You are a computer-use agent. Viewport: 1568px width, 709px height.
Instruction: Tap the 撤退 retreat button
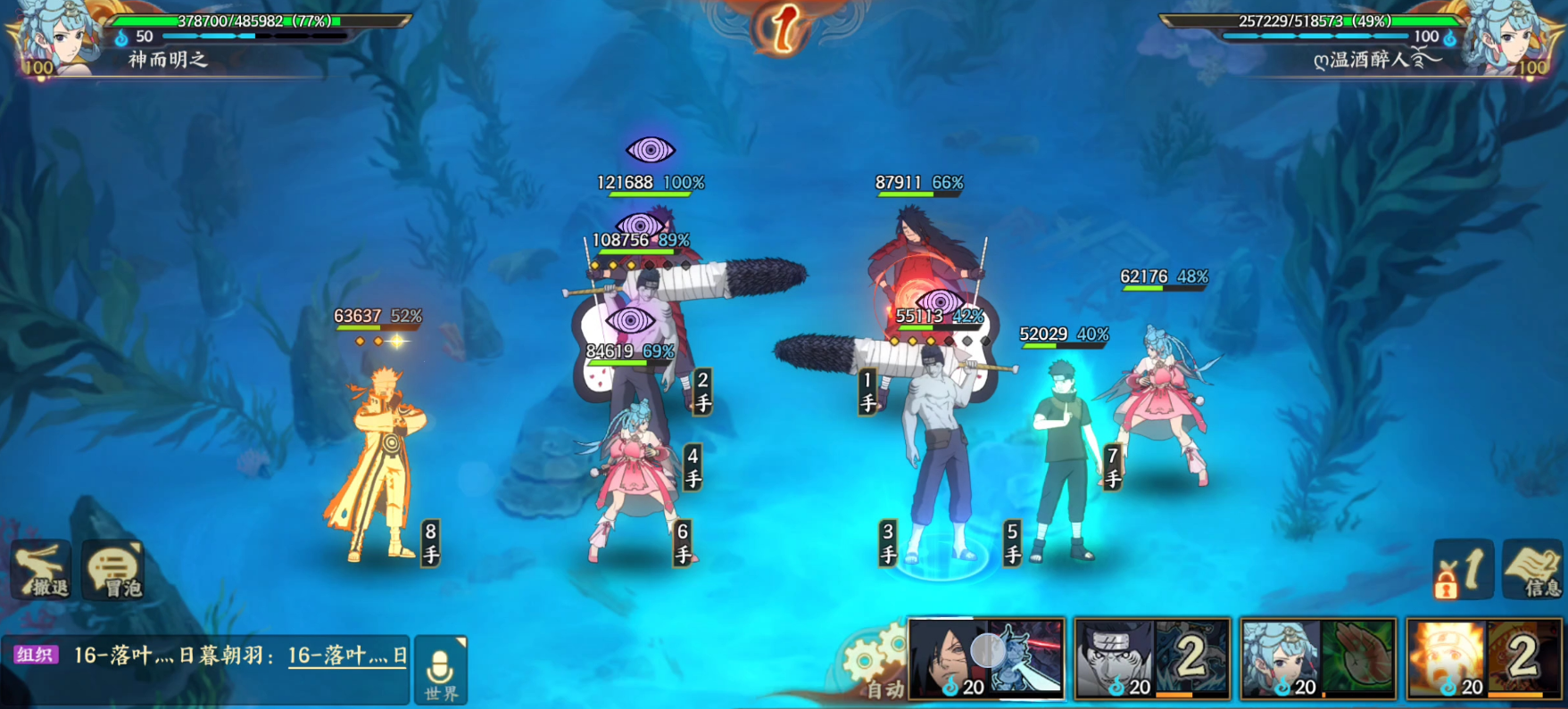41,570
